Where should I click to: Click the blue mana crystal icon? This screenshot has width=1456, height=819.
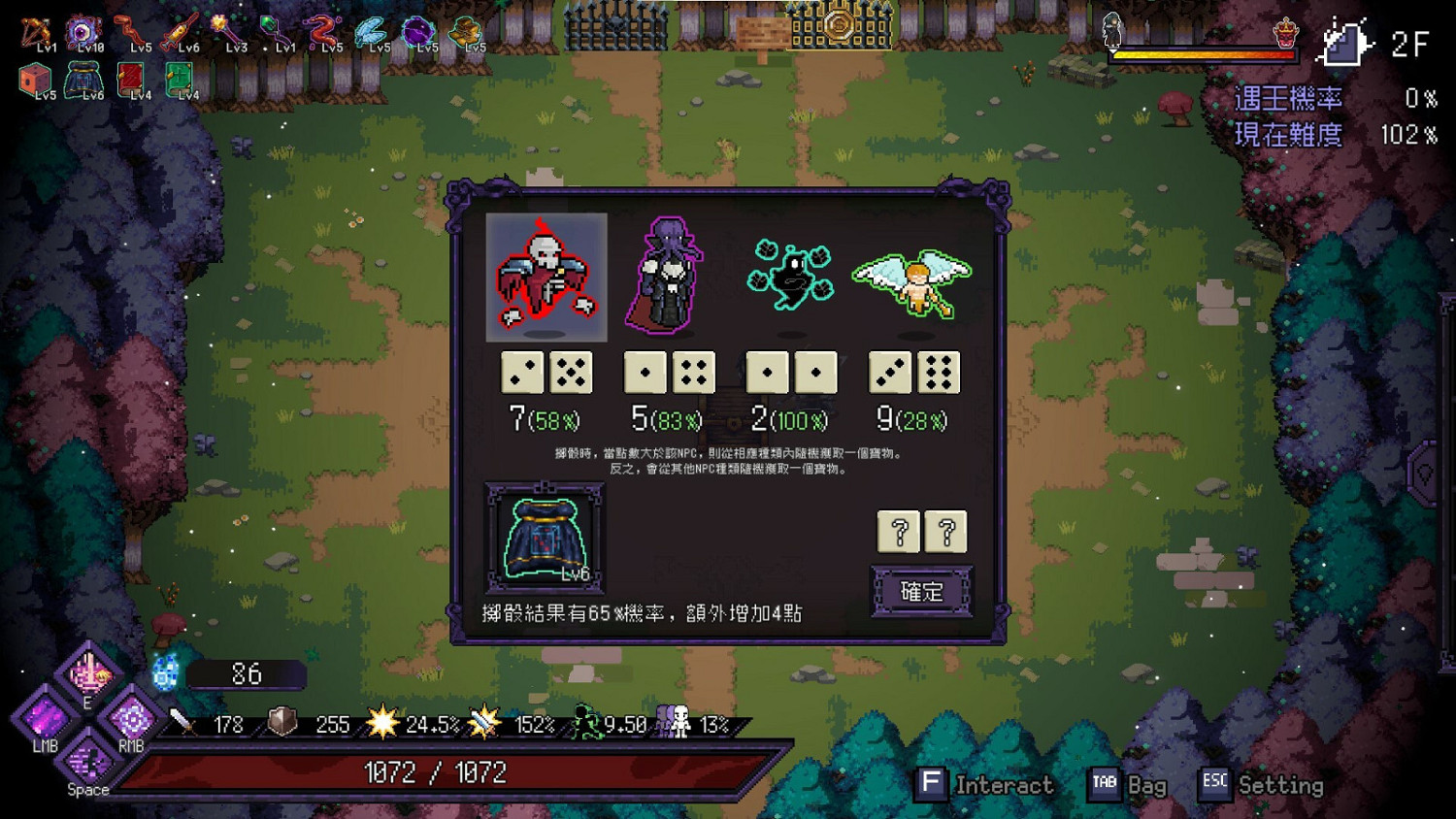165,670
